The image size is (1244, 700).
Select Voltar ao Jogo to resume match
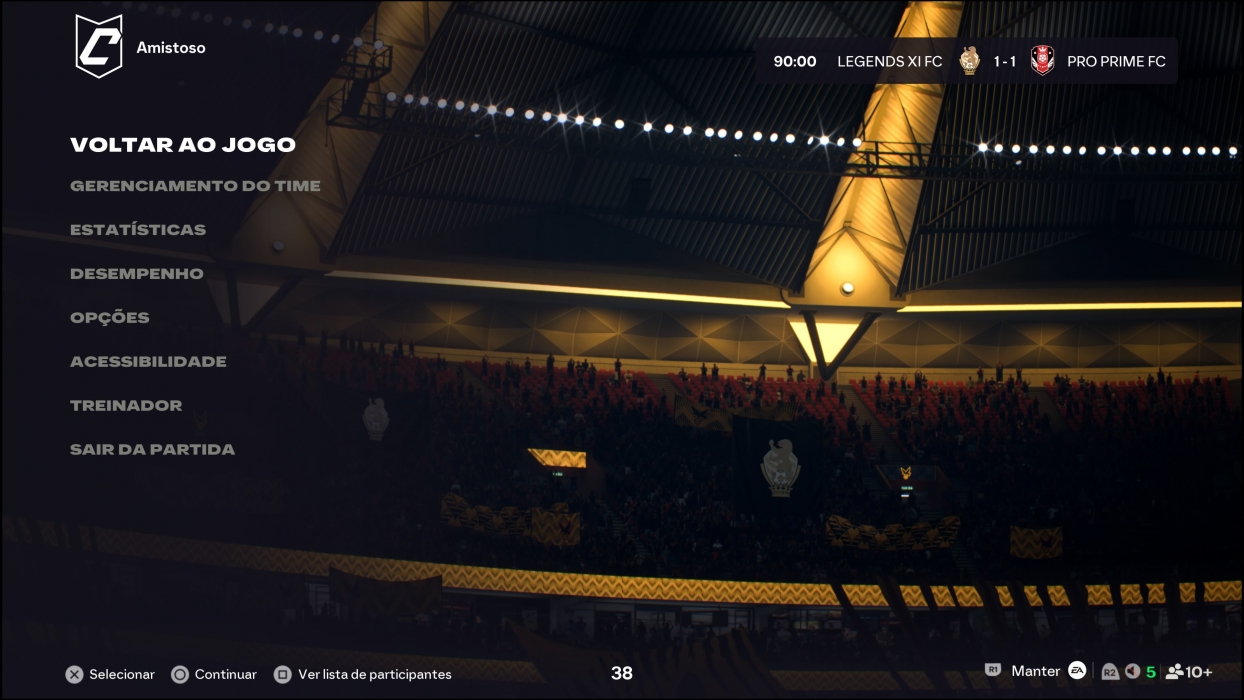(183, 145)
